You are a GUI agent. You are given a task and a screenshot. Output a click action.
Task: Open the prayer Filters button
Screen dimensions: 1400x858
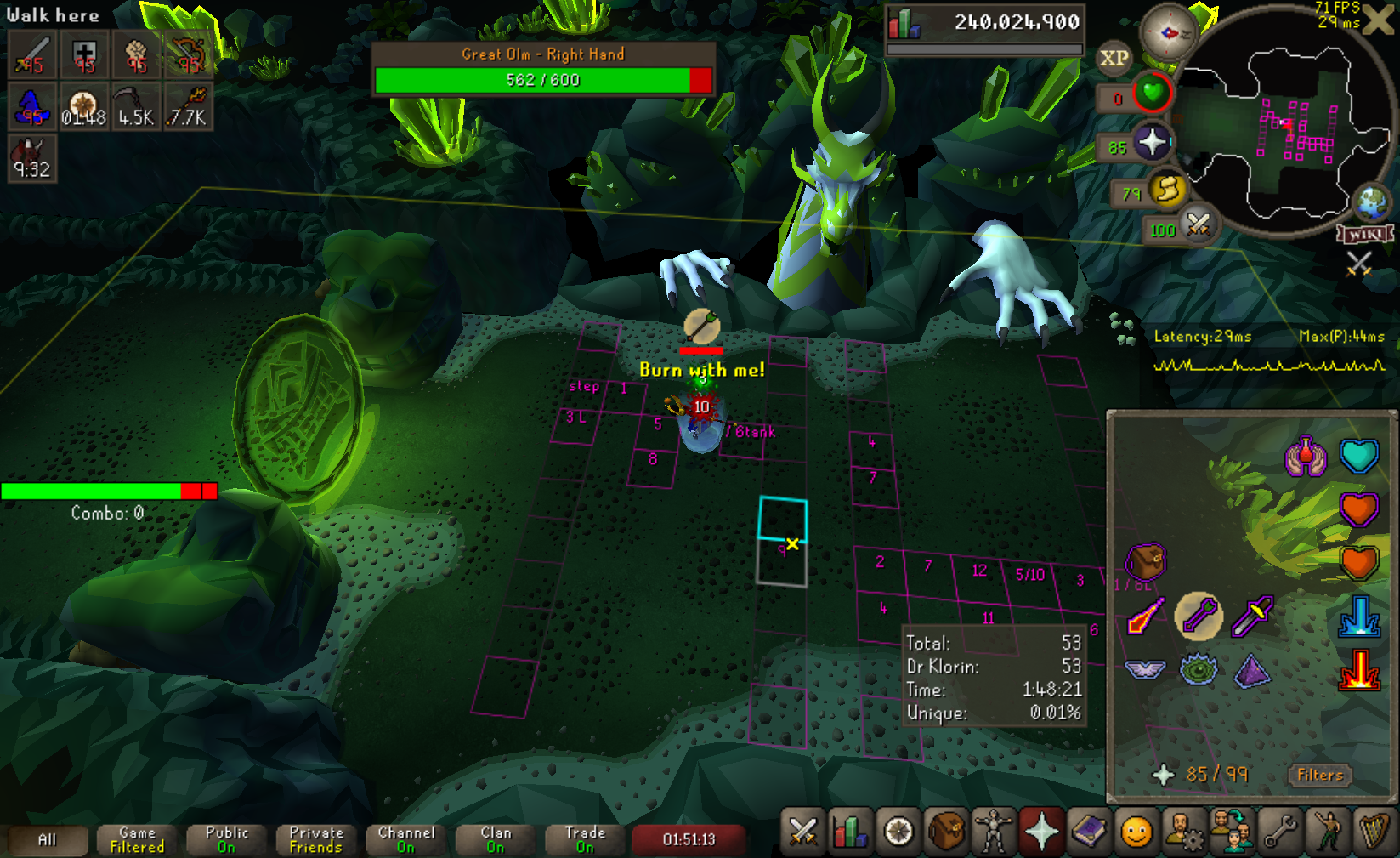[x=1319, y=775]
